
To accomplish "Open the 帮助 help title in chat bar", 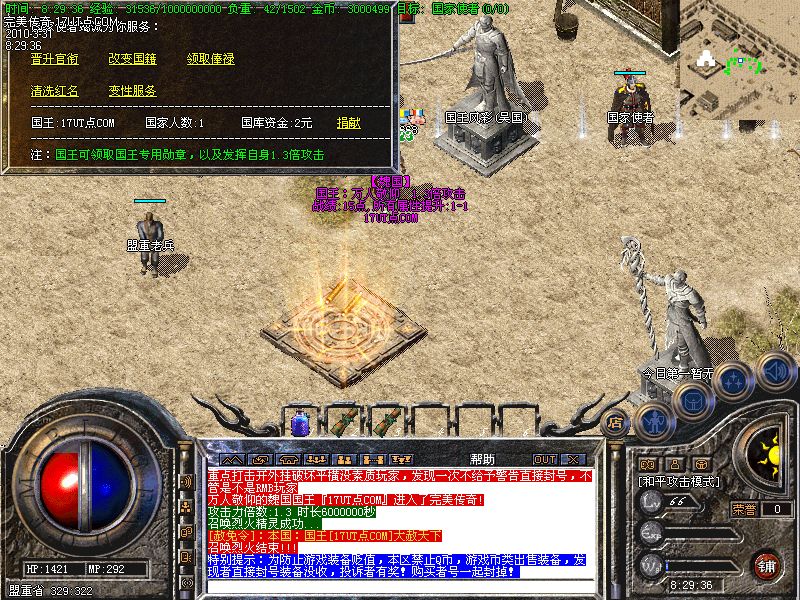I will pos(481,459).
